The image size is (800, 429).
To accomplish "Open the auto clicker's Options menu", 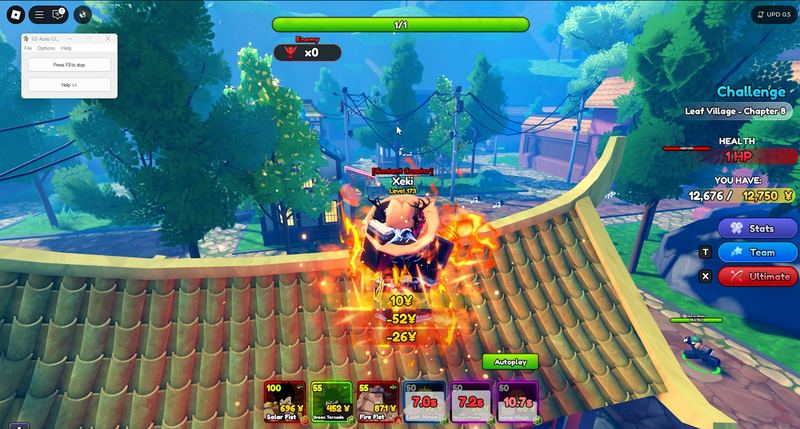I will (x=46, y=48).
